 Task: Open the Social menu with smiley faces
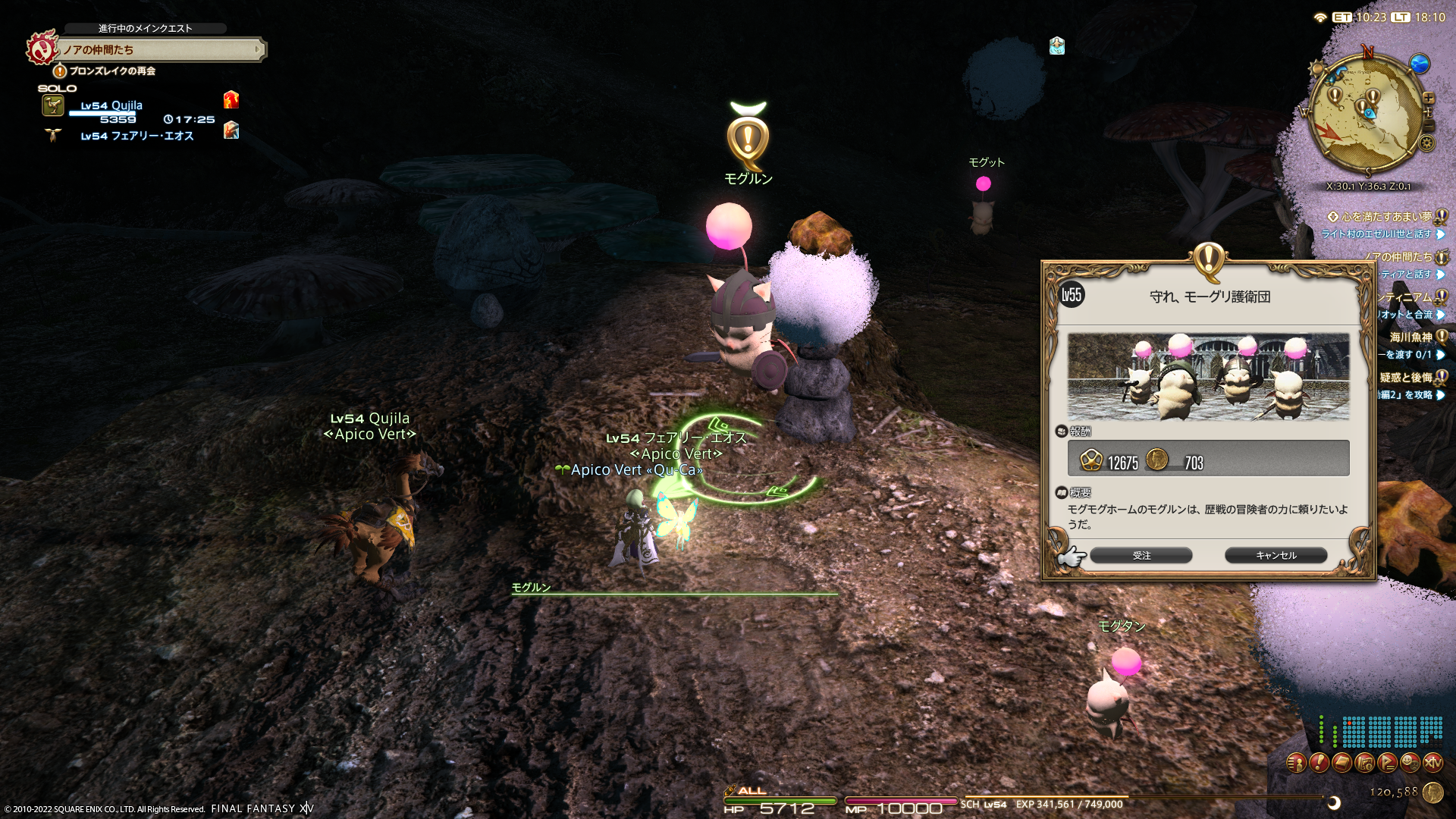pyautogui.click(x=1410, y=762)
